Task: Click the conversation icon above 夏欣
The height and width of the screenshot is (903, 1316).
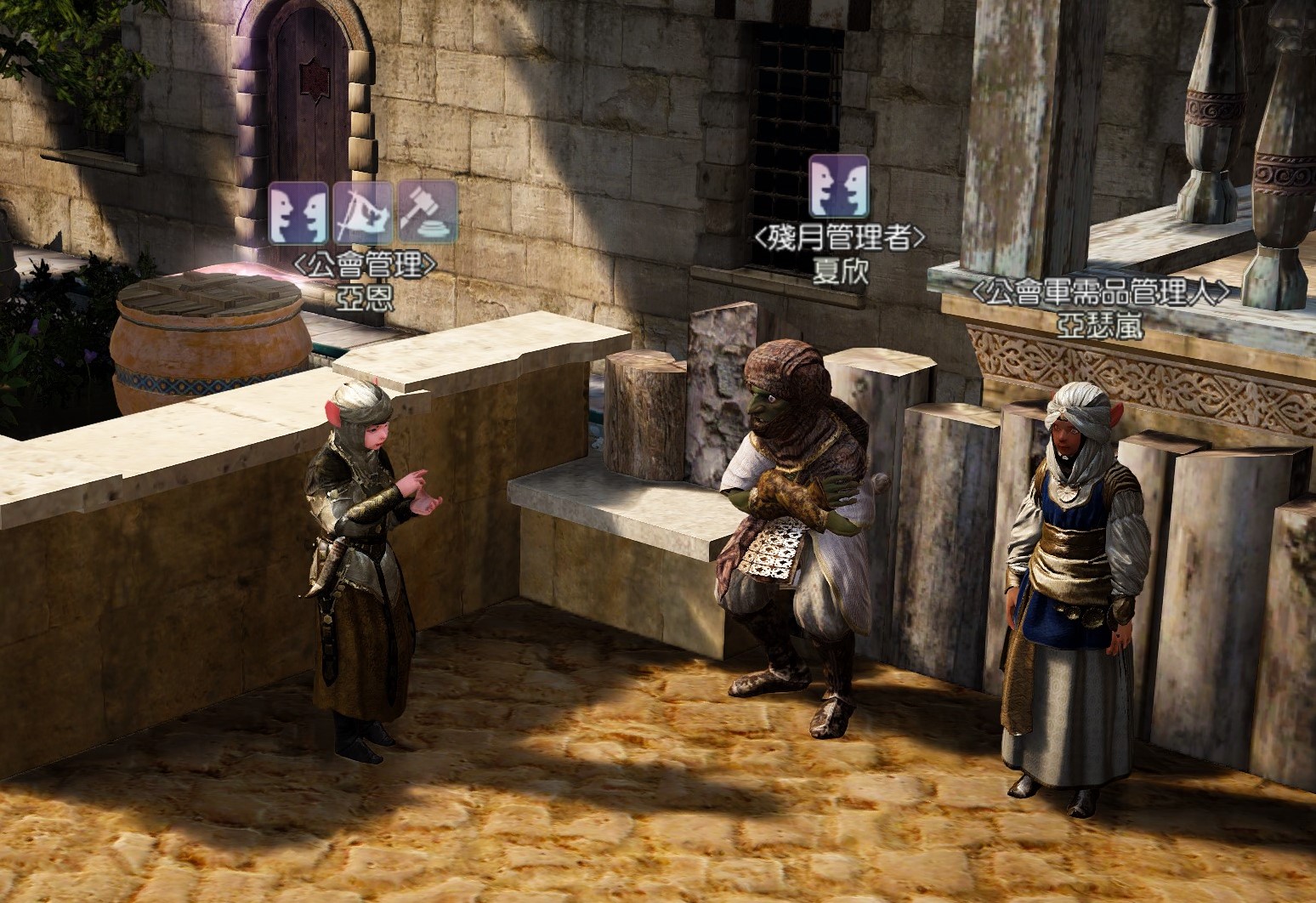Action: tap(838, 186)
